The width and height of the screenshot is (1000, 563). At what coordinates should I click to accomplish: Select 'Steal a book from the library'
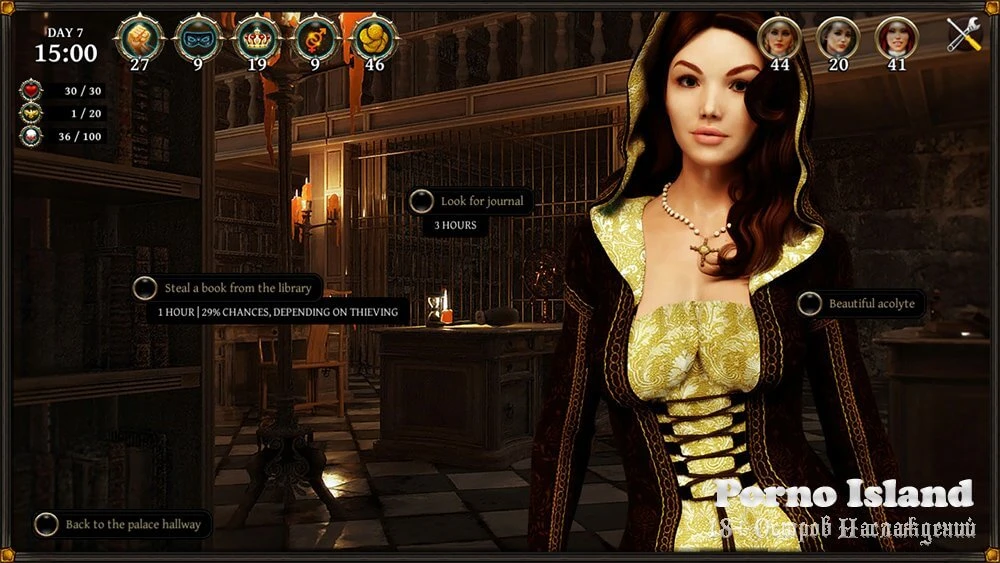tap(238, 288)
